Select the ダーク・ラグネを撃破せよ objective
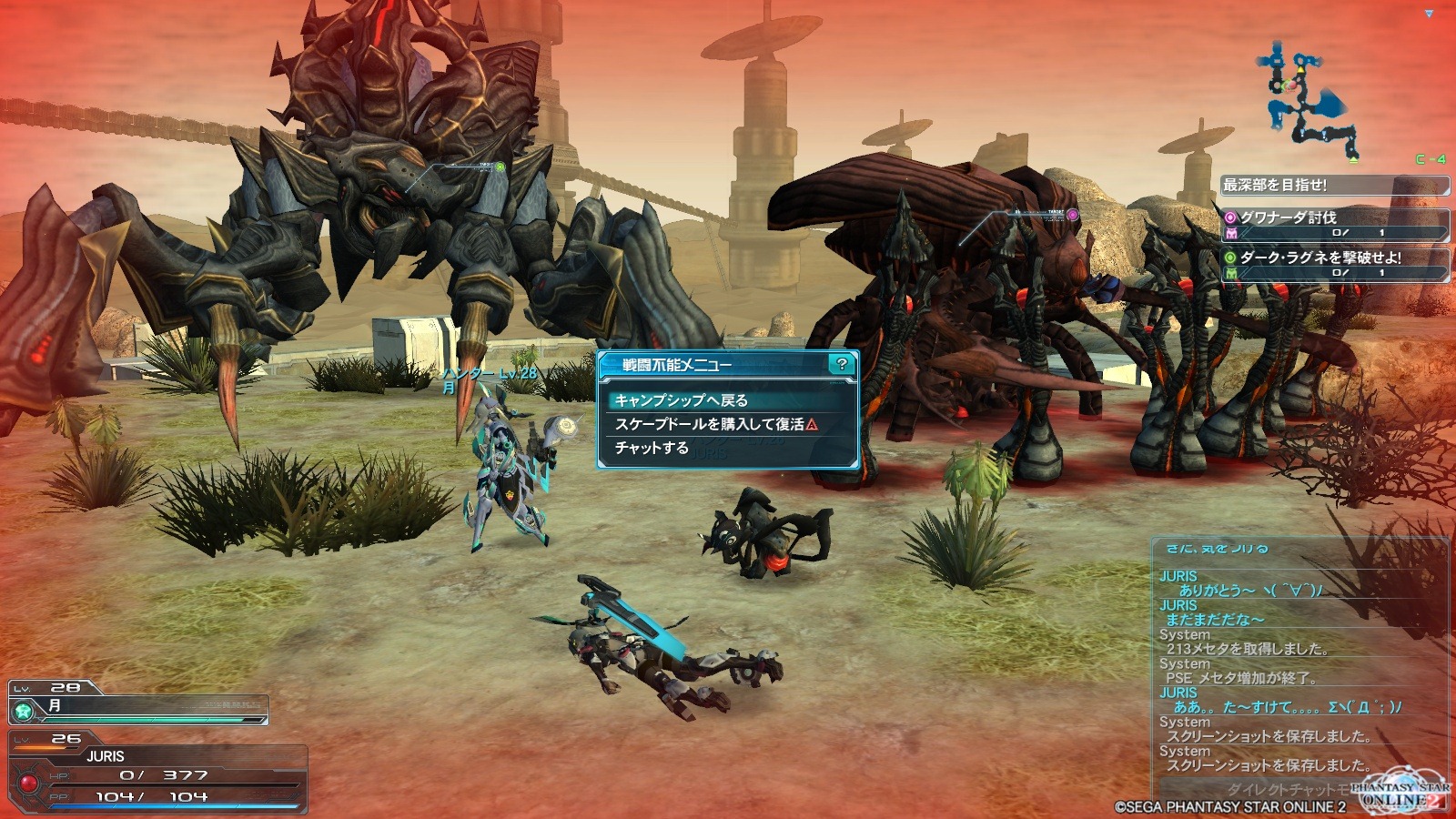Image resolution: width=1456 pixels, height=819 pixels. point(1334,264)
